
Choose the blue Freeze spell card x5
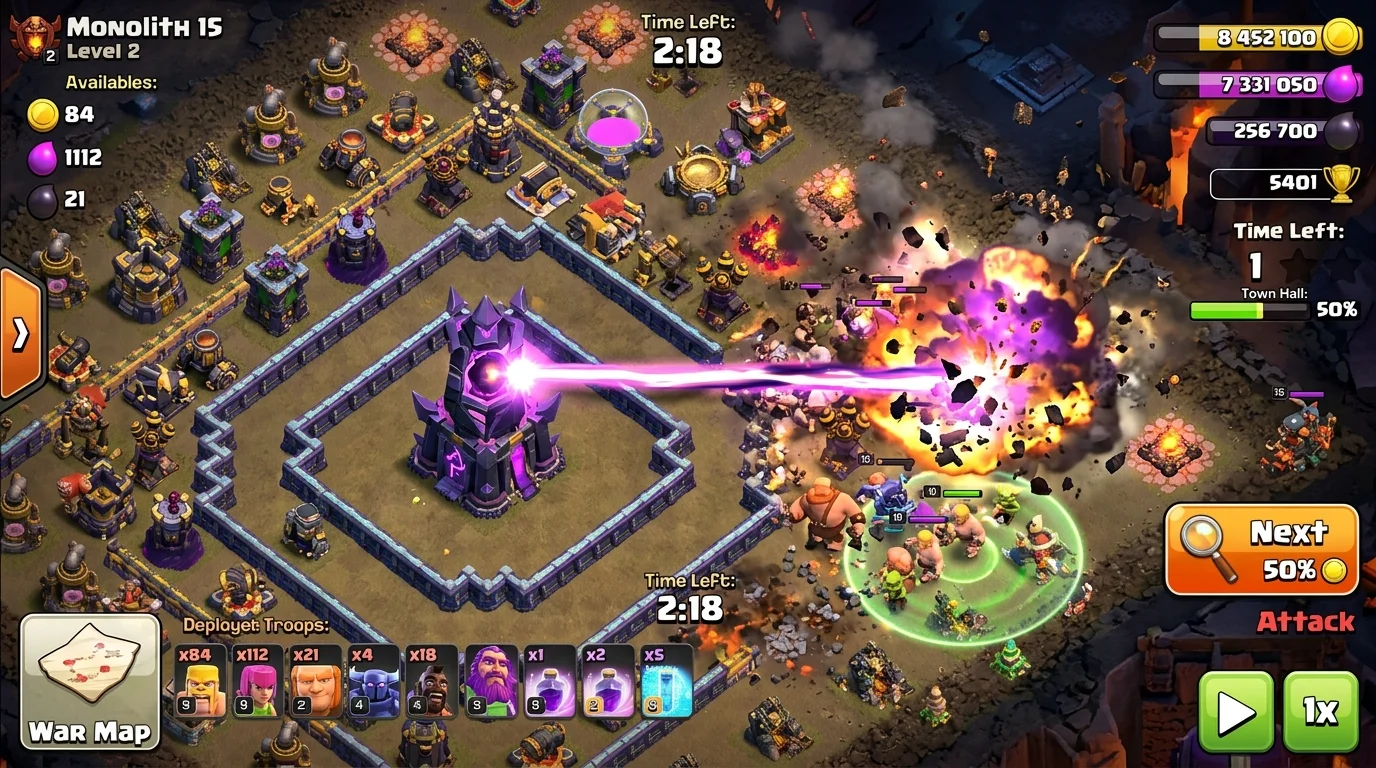[667, 681]
